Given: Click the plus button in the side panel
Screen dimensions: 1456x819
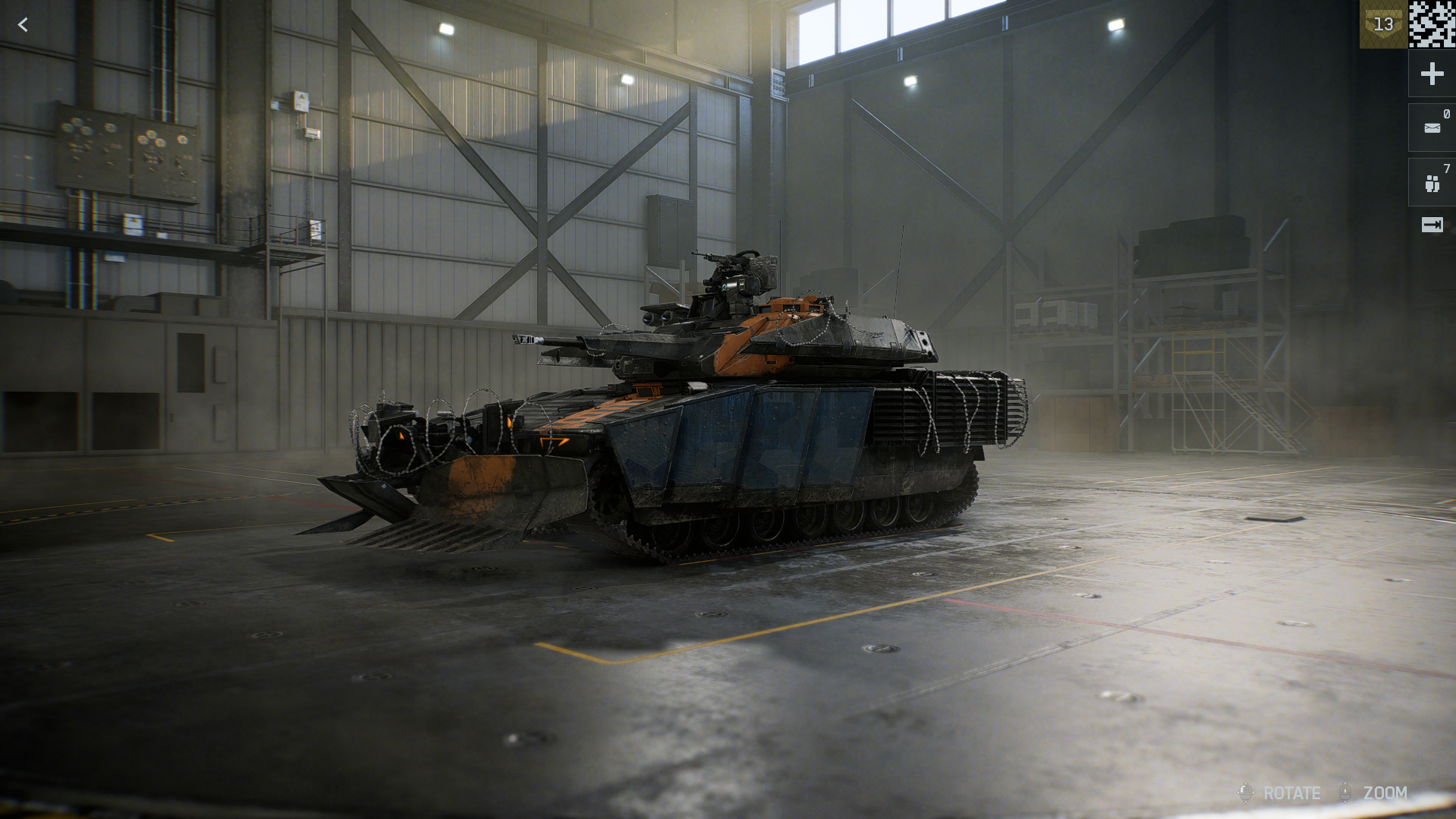Looking at the screenshot, I should [x=1432, y=74].
